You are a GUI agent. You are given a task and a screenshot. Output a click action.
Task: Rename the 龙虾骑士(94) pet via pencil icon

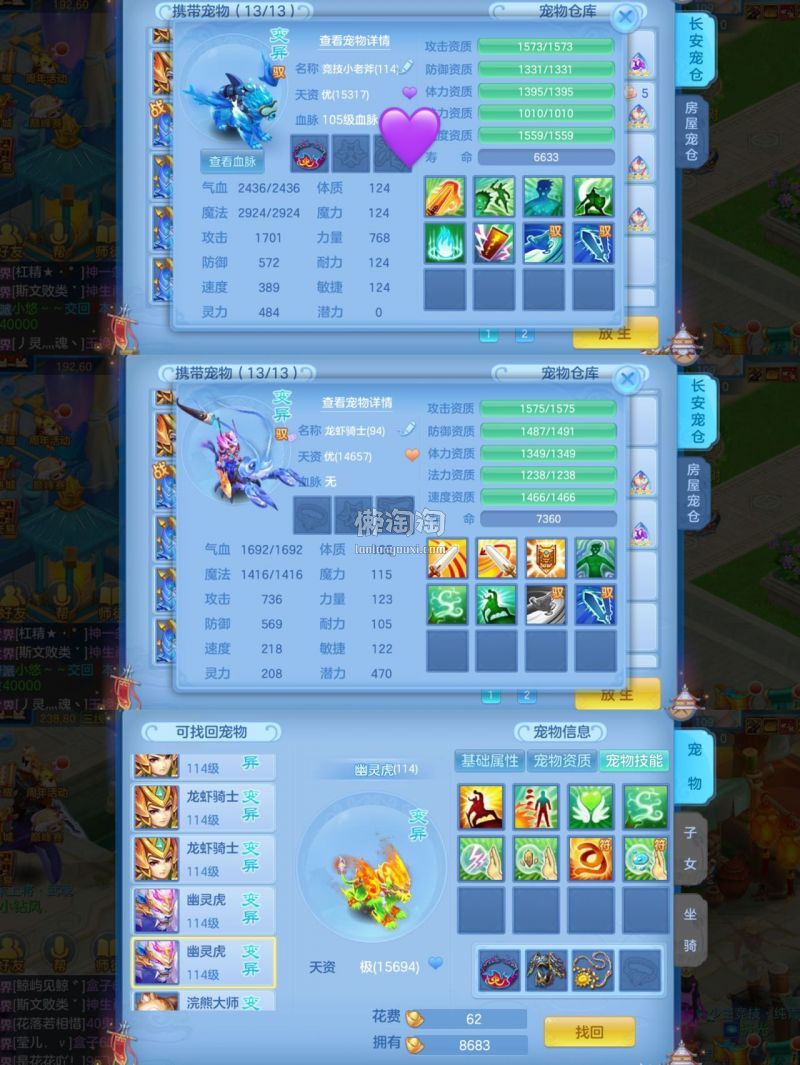click(405, 429)
